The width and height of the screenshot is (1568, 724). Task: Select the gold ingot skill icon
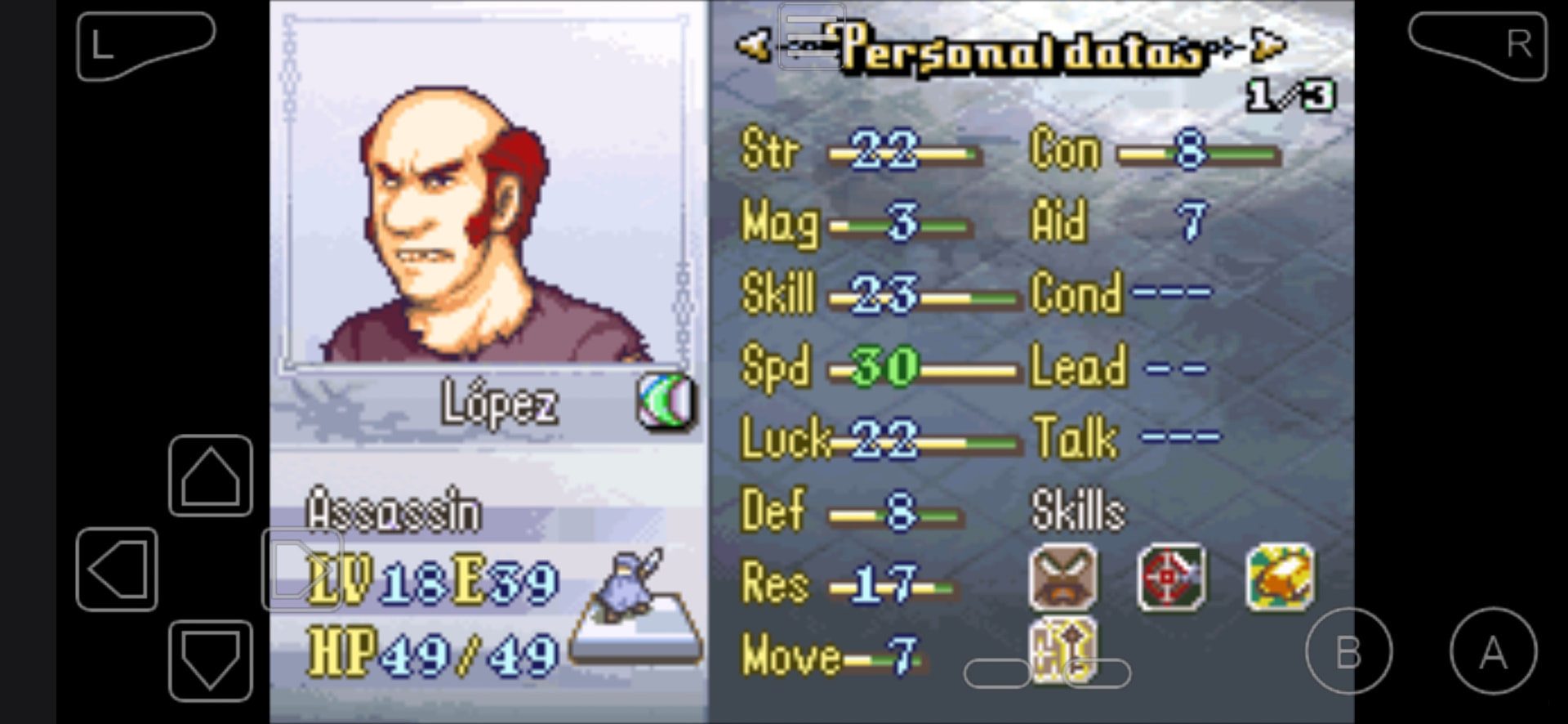tap(1280, 578)
